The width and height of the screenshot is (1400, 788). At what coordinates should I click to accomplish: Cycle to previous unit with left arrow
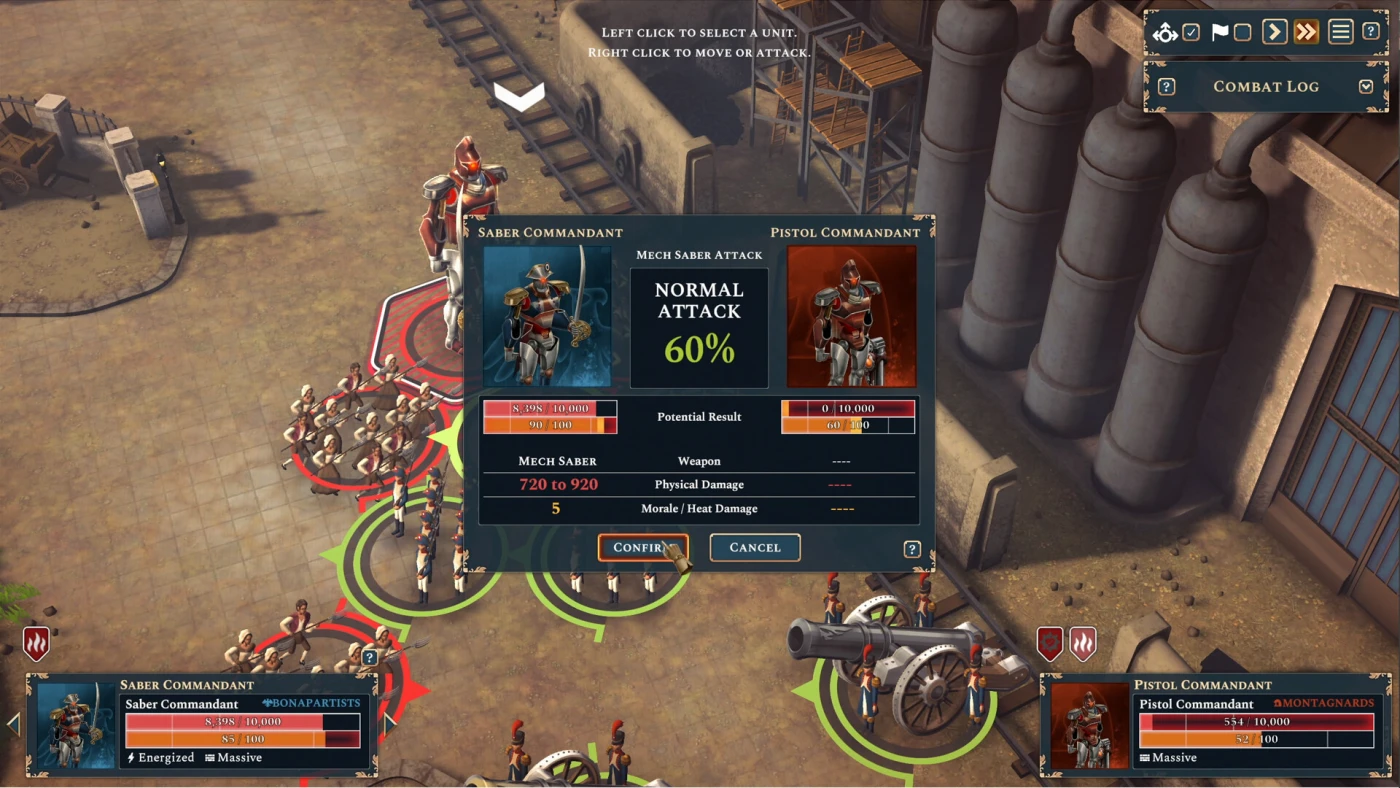(13, 724)
